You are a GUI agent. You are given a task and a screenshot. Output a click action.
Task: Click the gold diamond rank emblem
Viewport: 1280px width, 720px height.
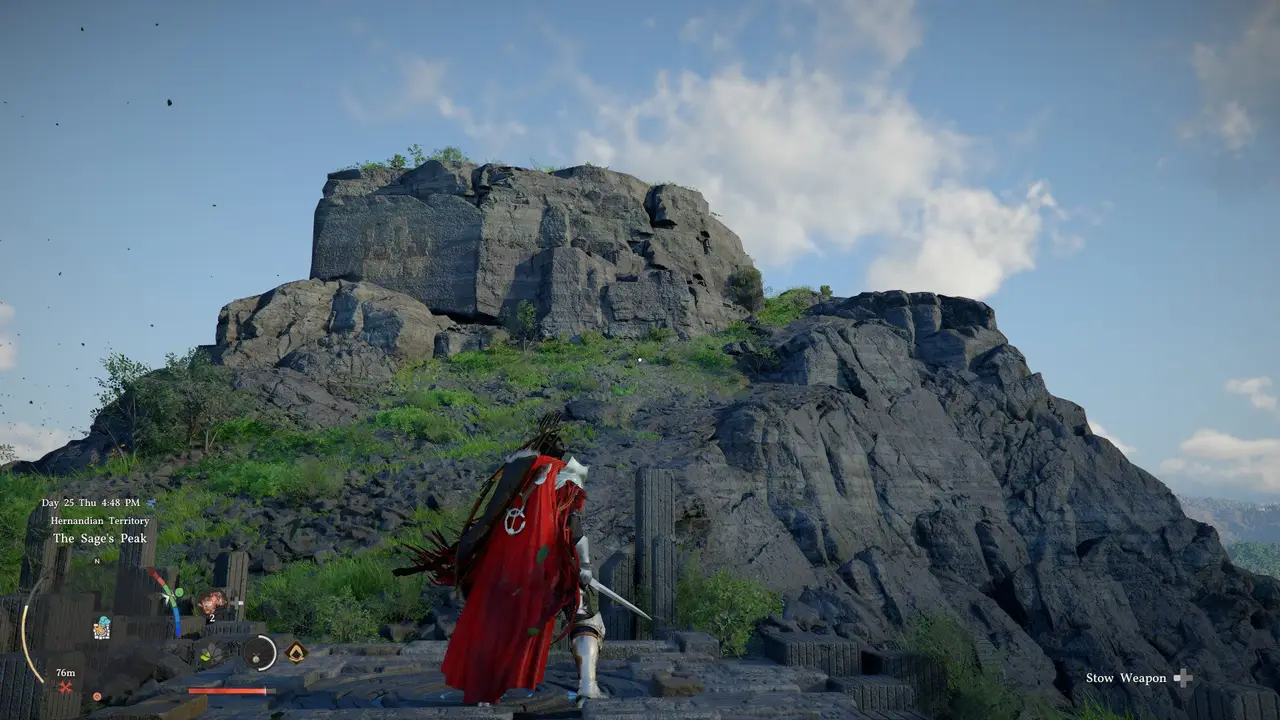pos(296,652)
